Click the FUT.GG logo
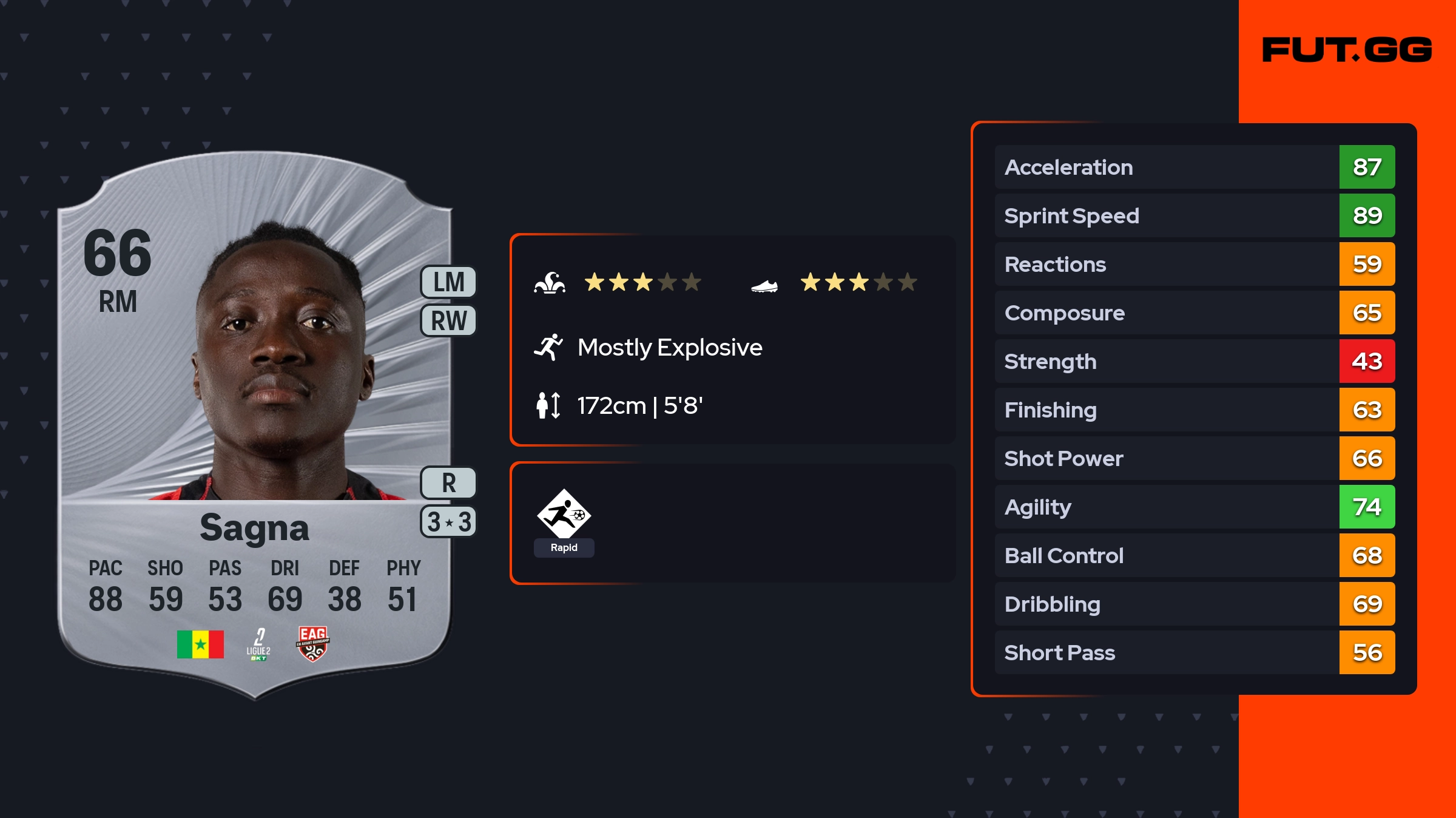The width and height of the screenshot is (1456, 818). point(1347,50)
